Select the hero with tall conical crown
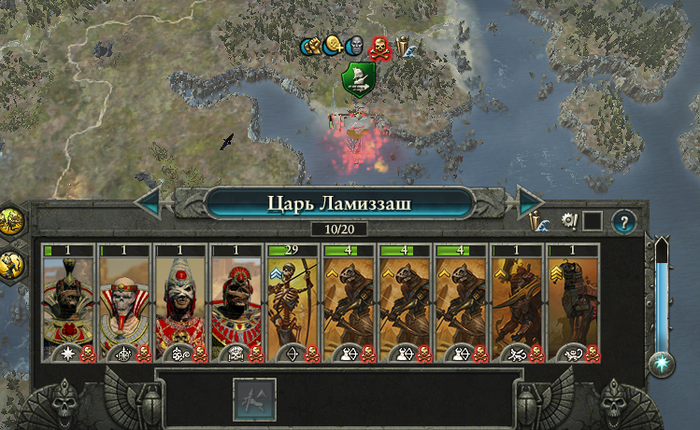The height and width of the screenshot is (430, 700). [180, 304]
